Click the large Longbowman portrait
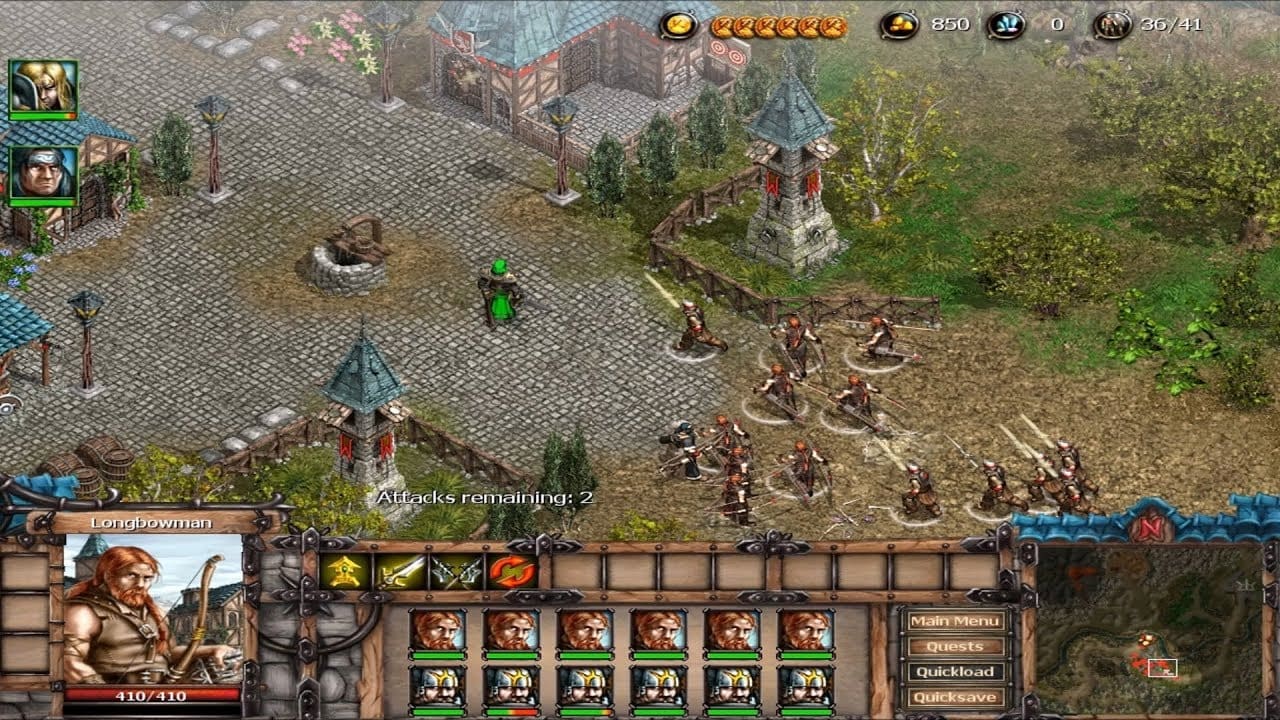 point(153,608)
